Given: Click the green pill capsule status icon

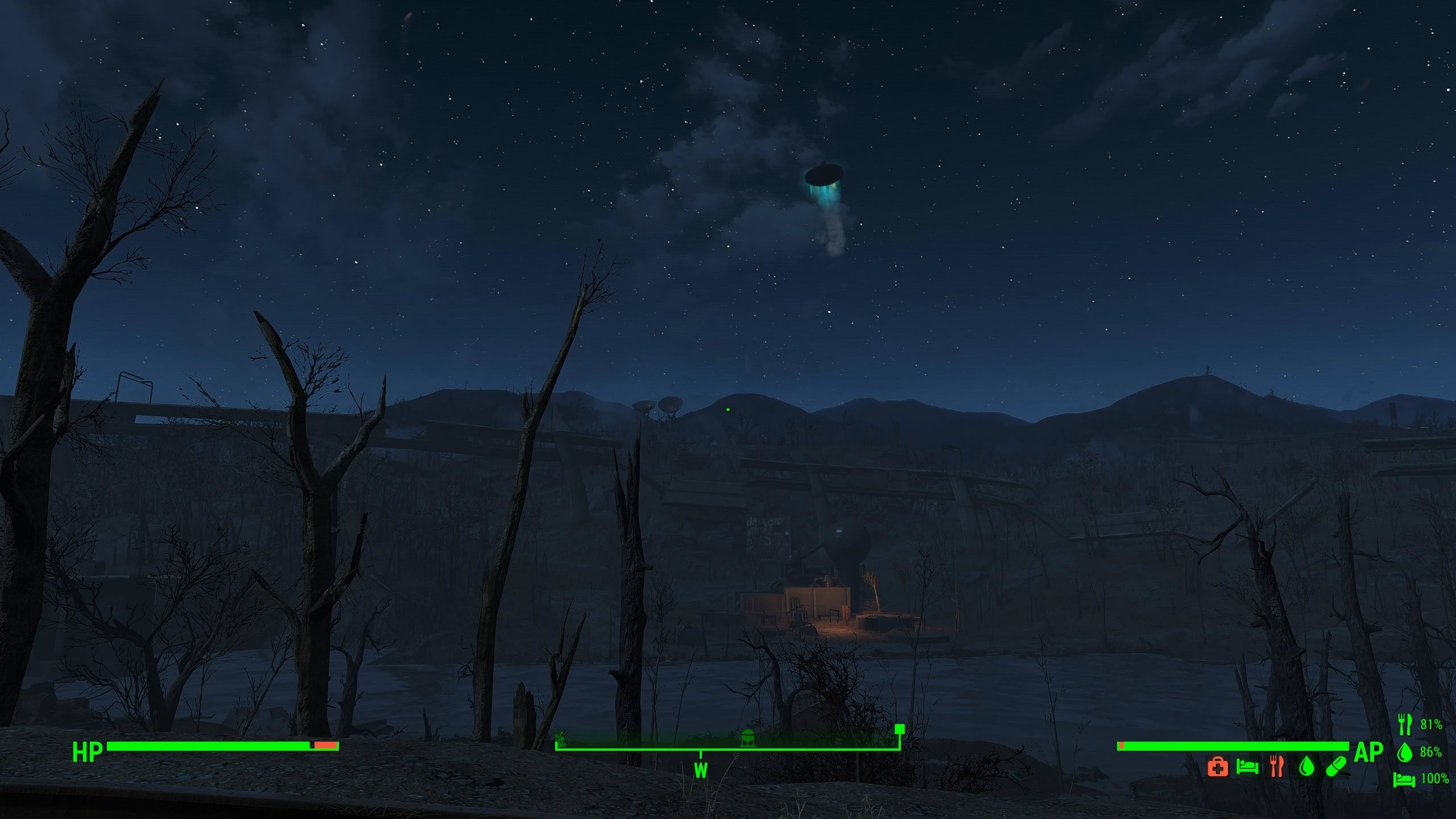Looking at the screenshot, I should 1336,766.
